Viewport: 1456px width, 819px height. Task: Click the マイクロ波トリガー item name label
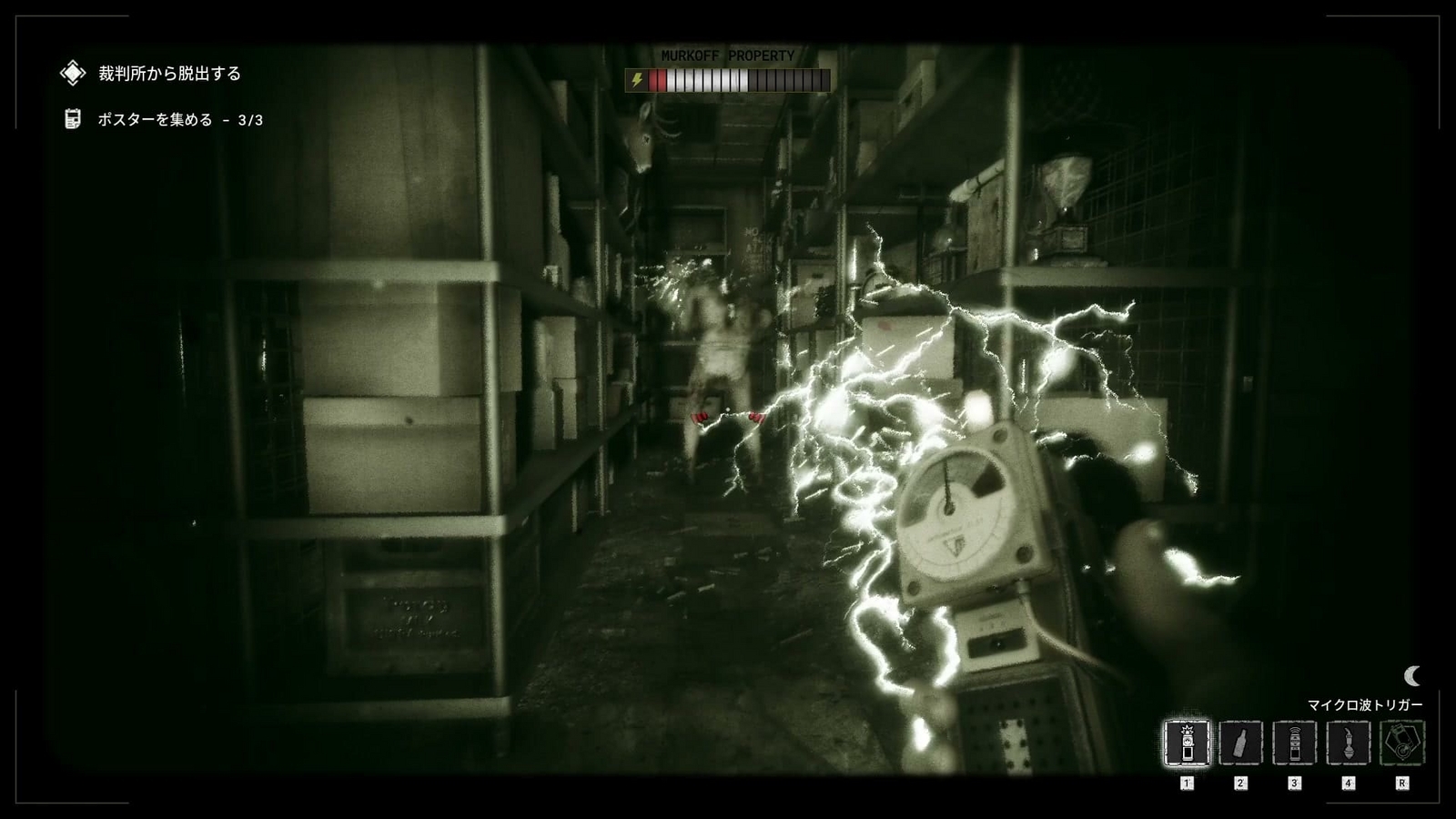point(1366,703)
